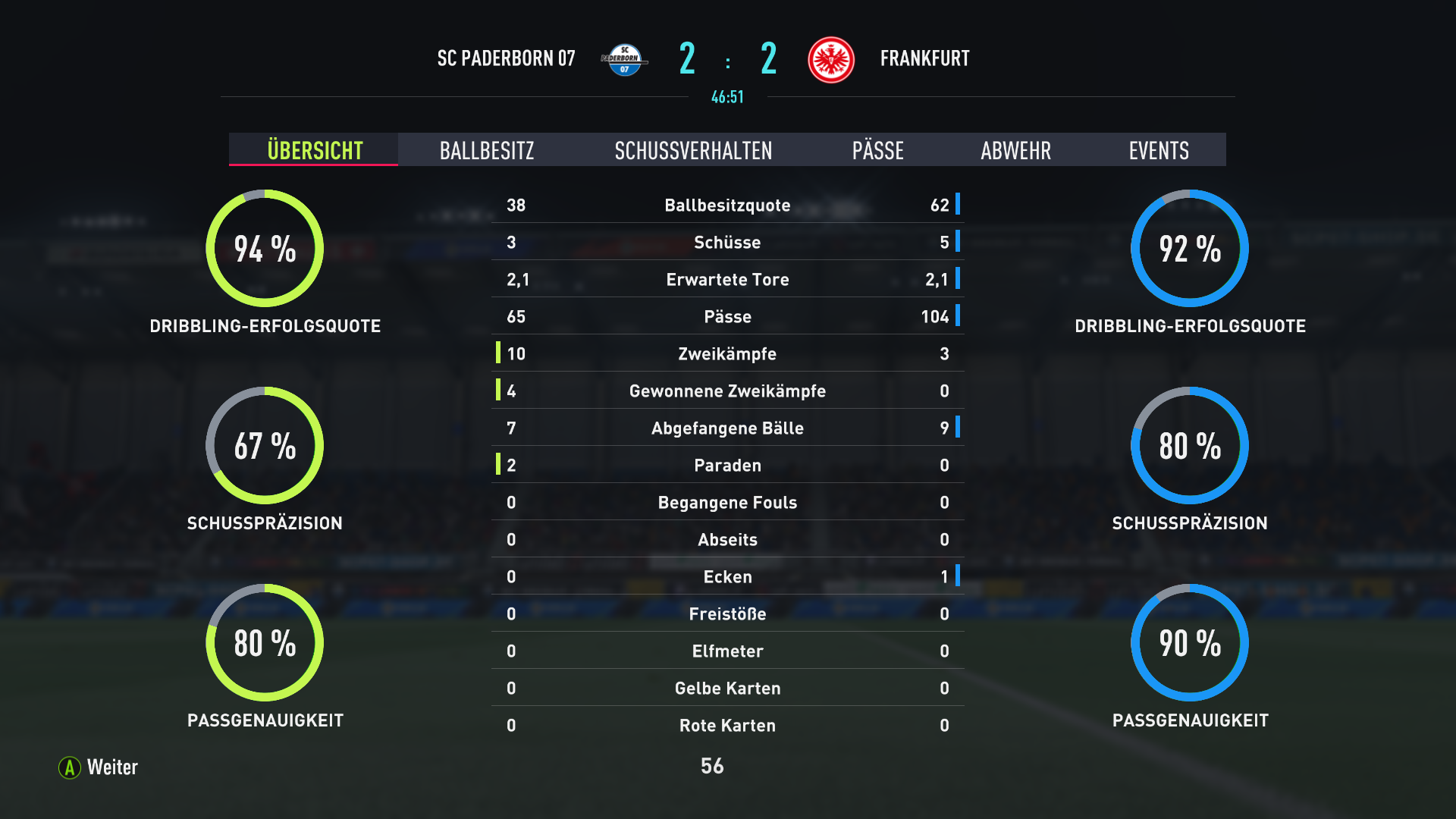1456x819 pixels.
Task: Open the Schussverhalten tab
Action: pos(693,150)
